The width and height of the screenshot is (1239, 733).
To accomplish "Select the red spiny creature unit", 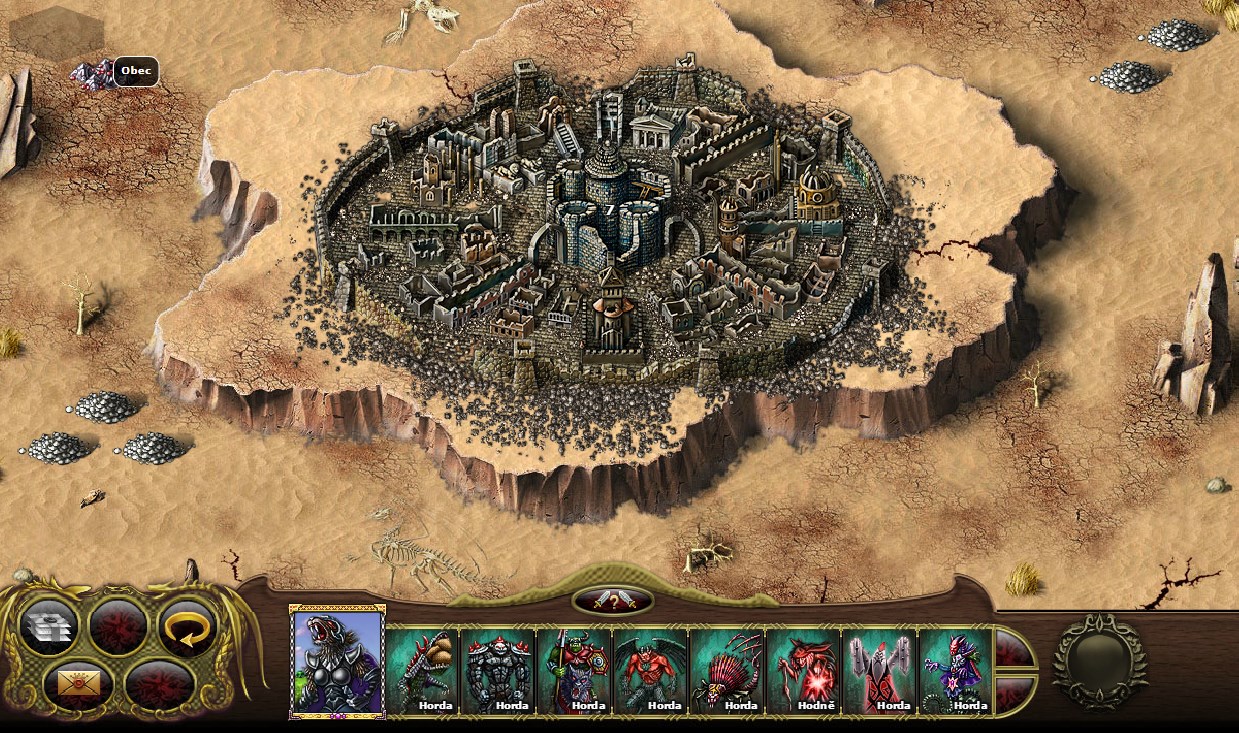I will 727,670.
